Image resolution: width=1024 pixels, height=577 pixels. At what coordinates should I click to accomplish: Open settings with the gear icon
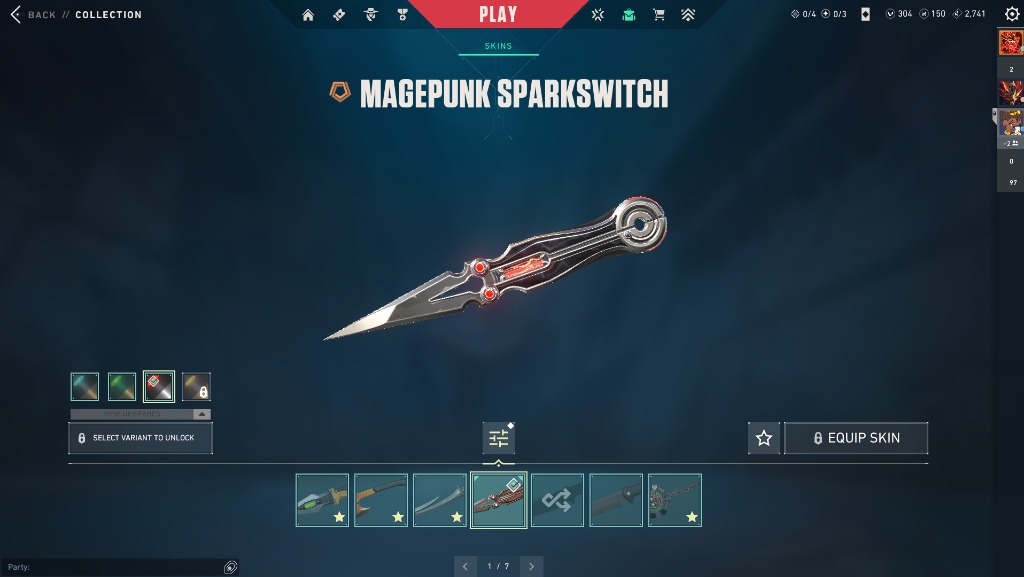(1011, 14)
